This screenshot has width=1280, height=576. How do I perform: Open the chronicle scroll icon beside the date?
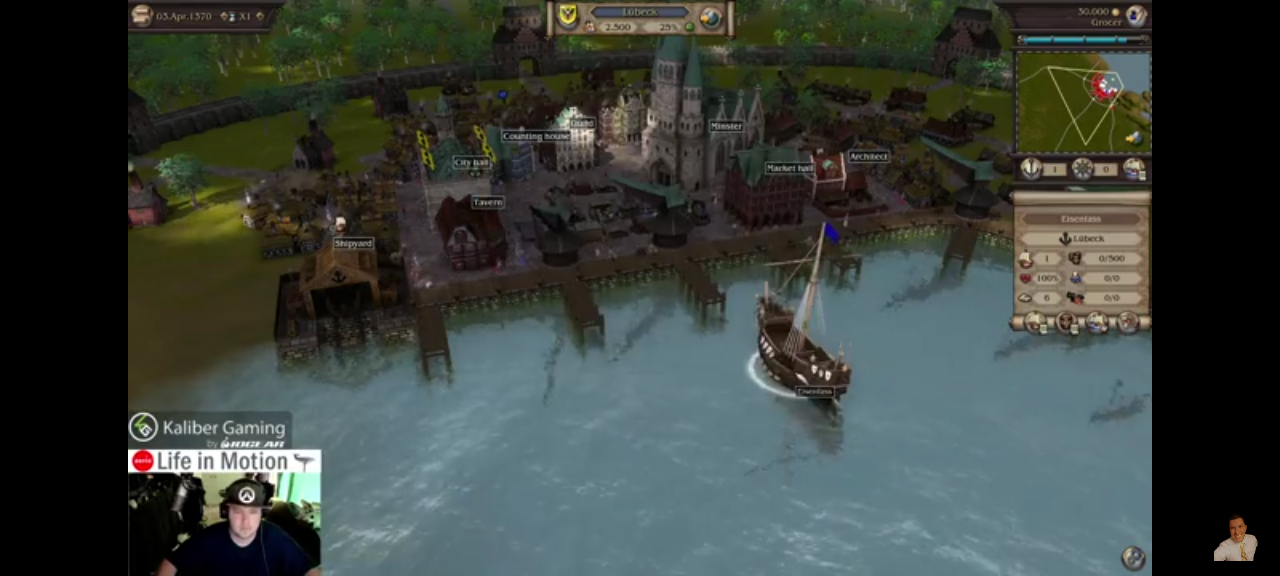[142, 15]
